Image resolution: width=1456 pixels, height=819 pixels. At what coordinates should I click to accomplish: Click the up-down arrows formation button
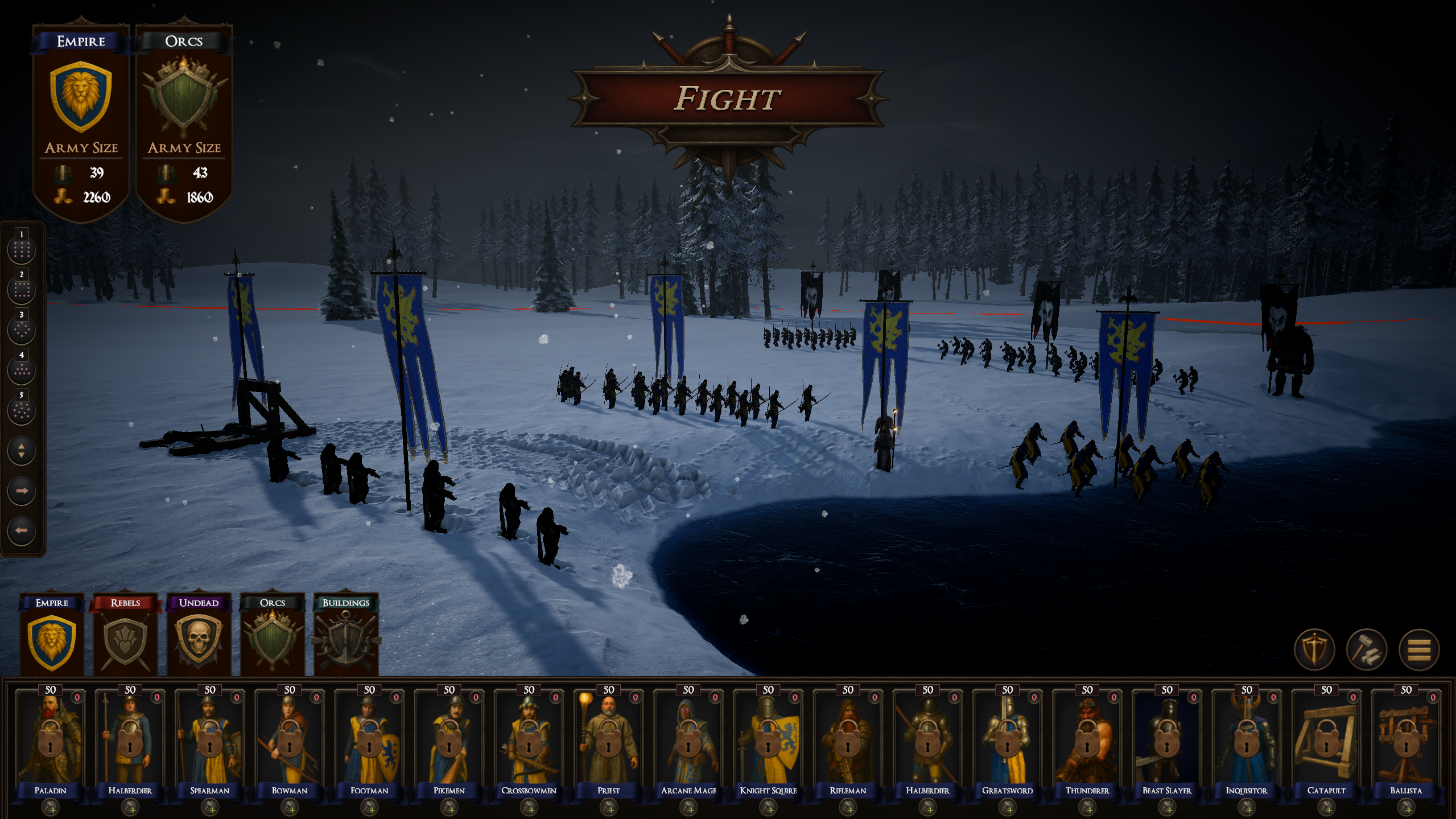pyautogui.click(x=22, y=451)
